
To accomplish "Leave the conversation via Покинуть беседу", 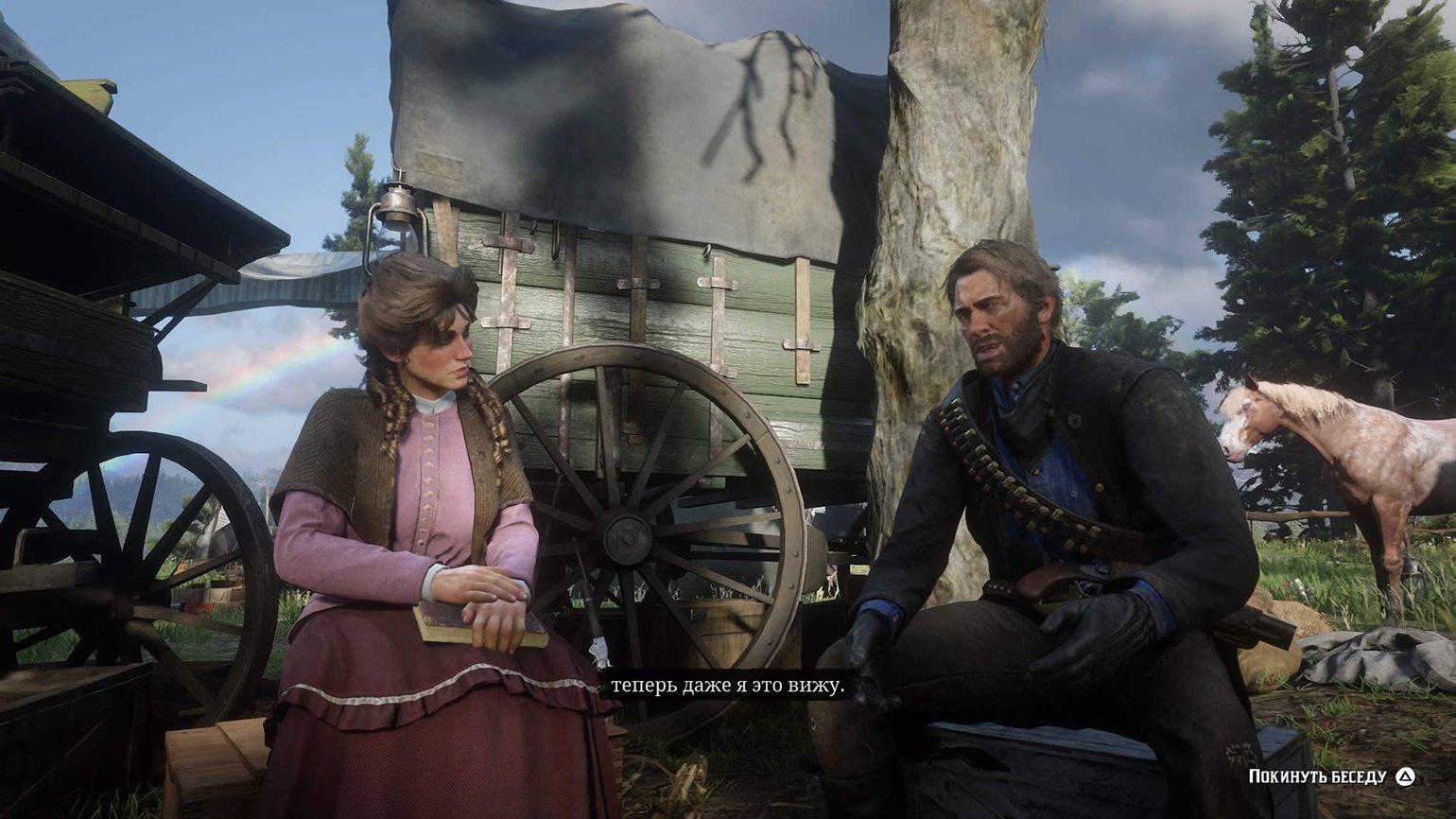I will (1330, 776).
